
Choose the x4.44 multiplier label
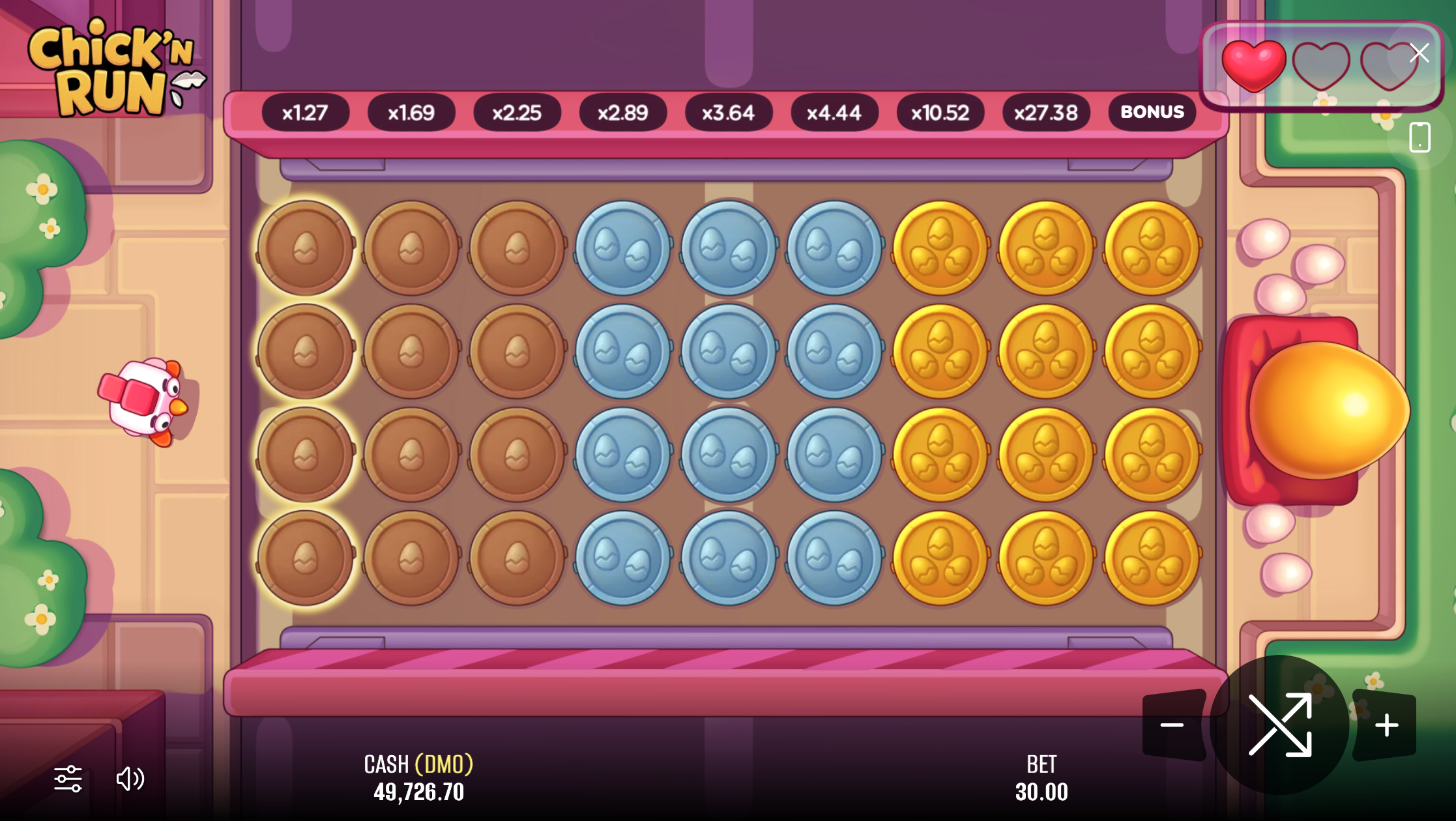(834, 113)
